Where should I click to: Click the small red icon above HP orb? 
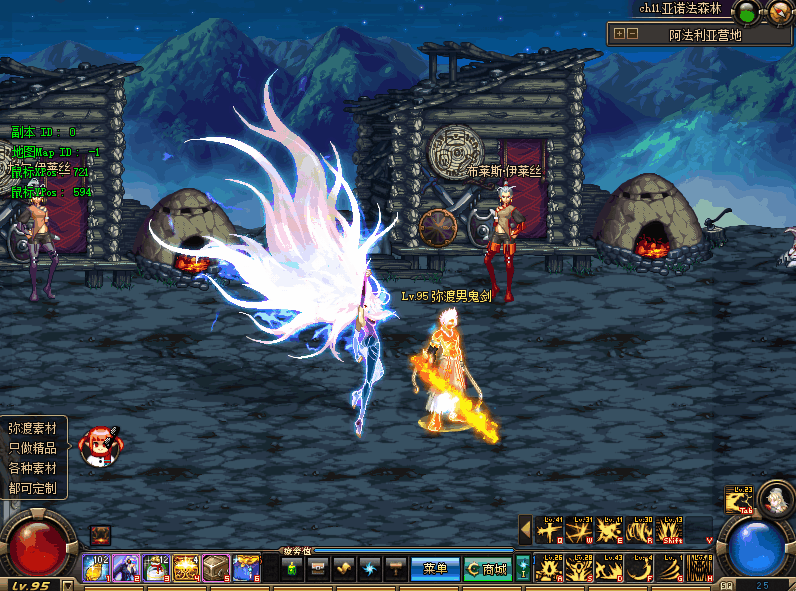[x=100, y=535]
